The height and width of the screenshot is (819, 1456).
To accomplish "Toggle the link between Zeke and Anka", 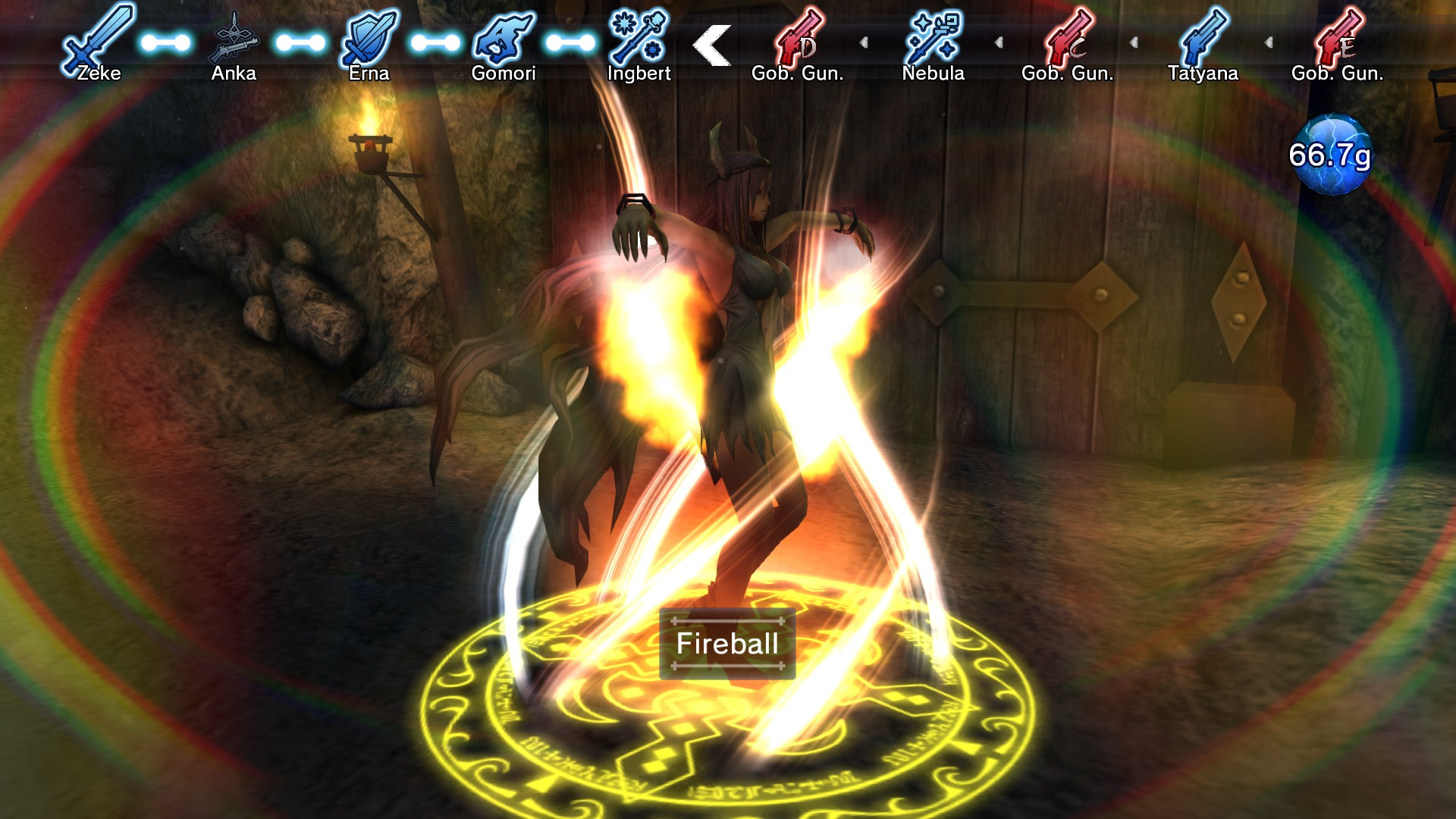I will [x=165, y=43].
